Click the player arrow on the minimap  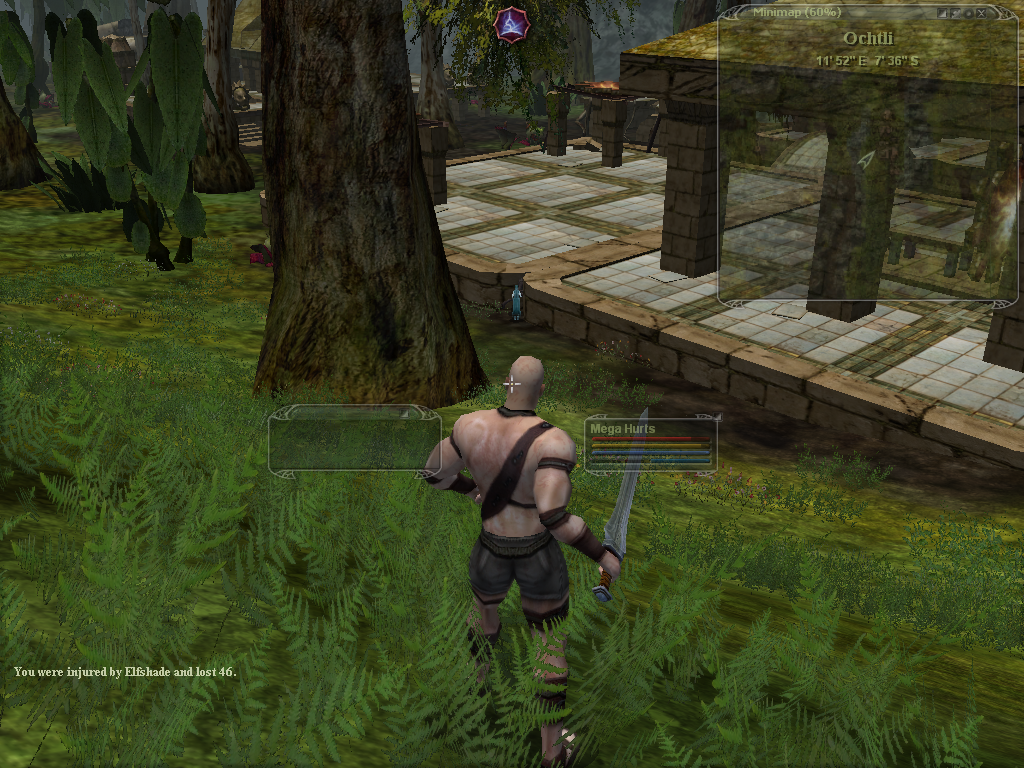click(866, 158)
